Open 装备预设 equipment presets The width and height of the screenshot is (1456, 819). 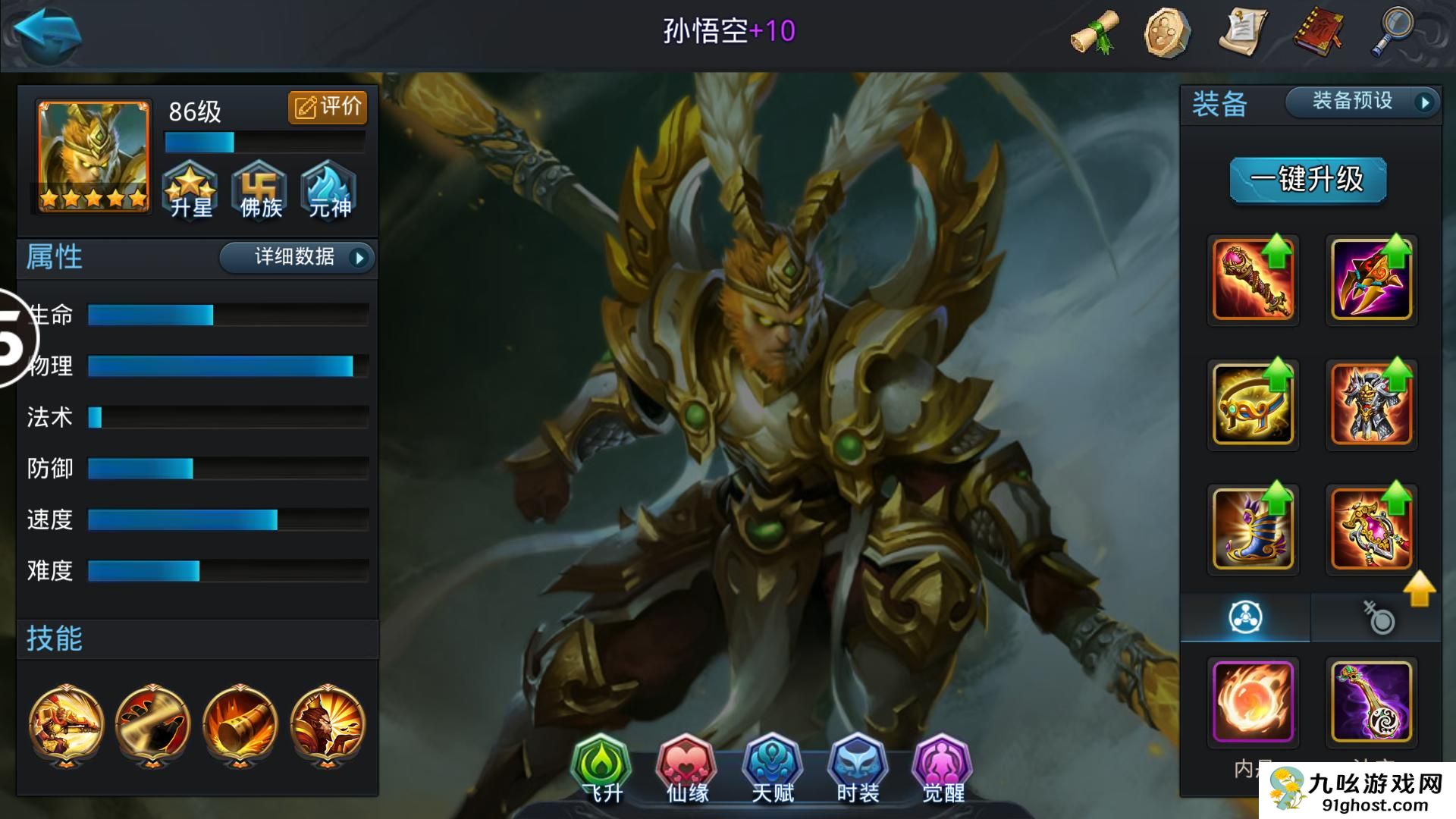pos(1363,102)
